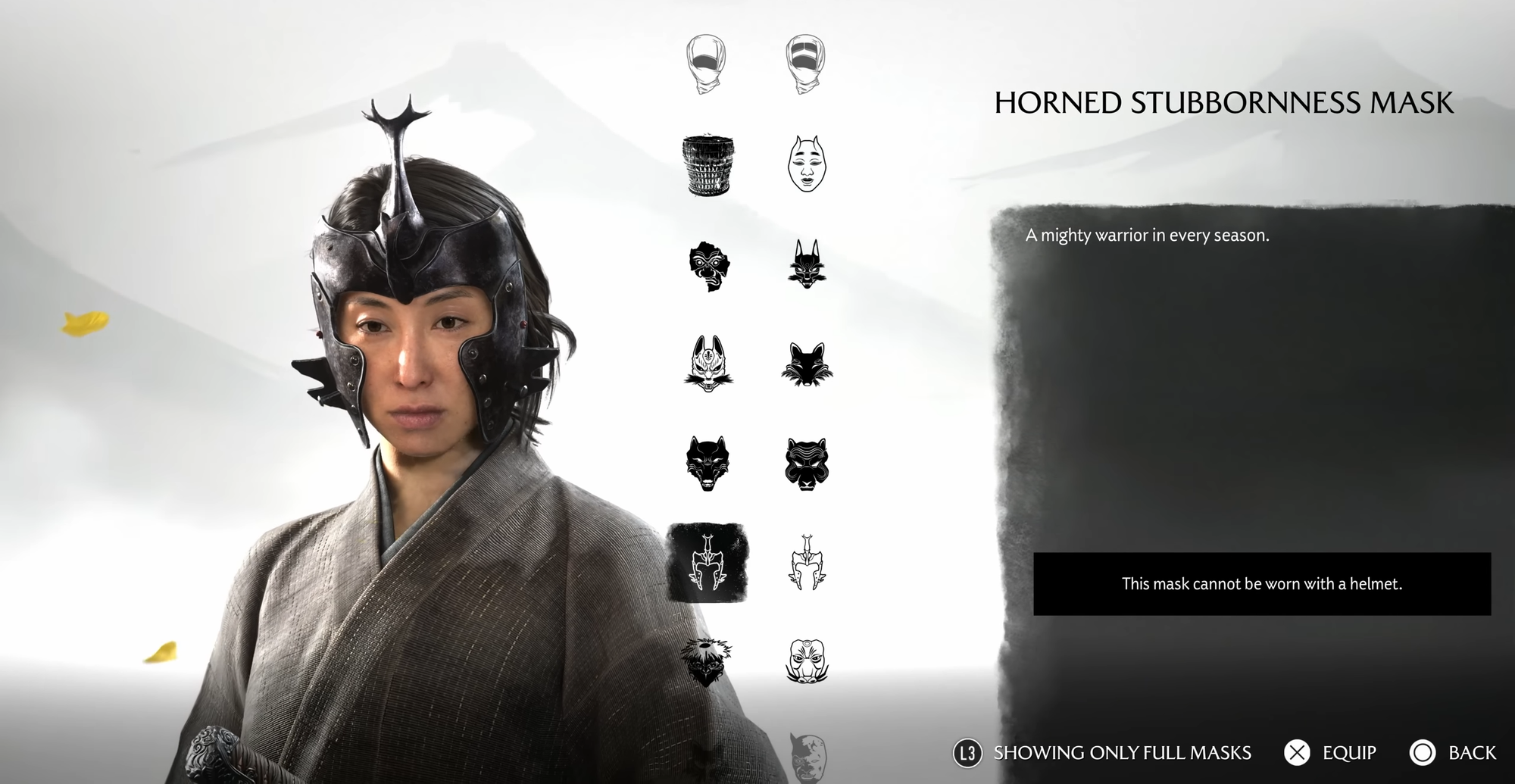Select the feathered tengu crow mask
The width and height of the screenshot is (1515, 784).
click(707, 661)
